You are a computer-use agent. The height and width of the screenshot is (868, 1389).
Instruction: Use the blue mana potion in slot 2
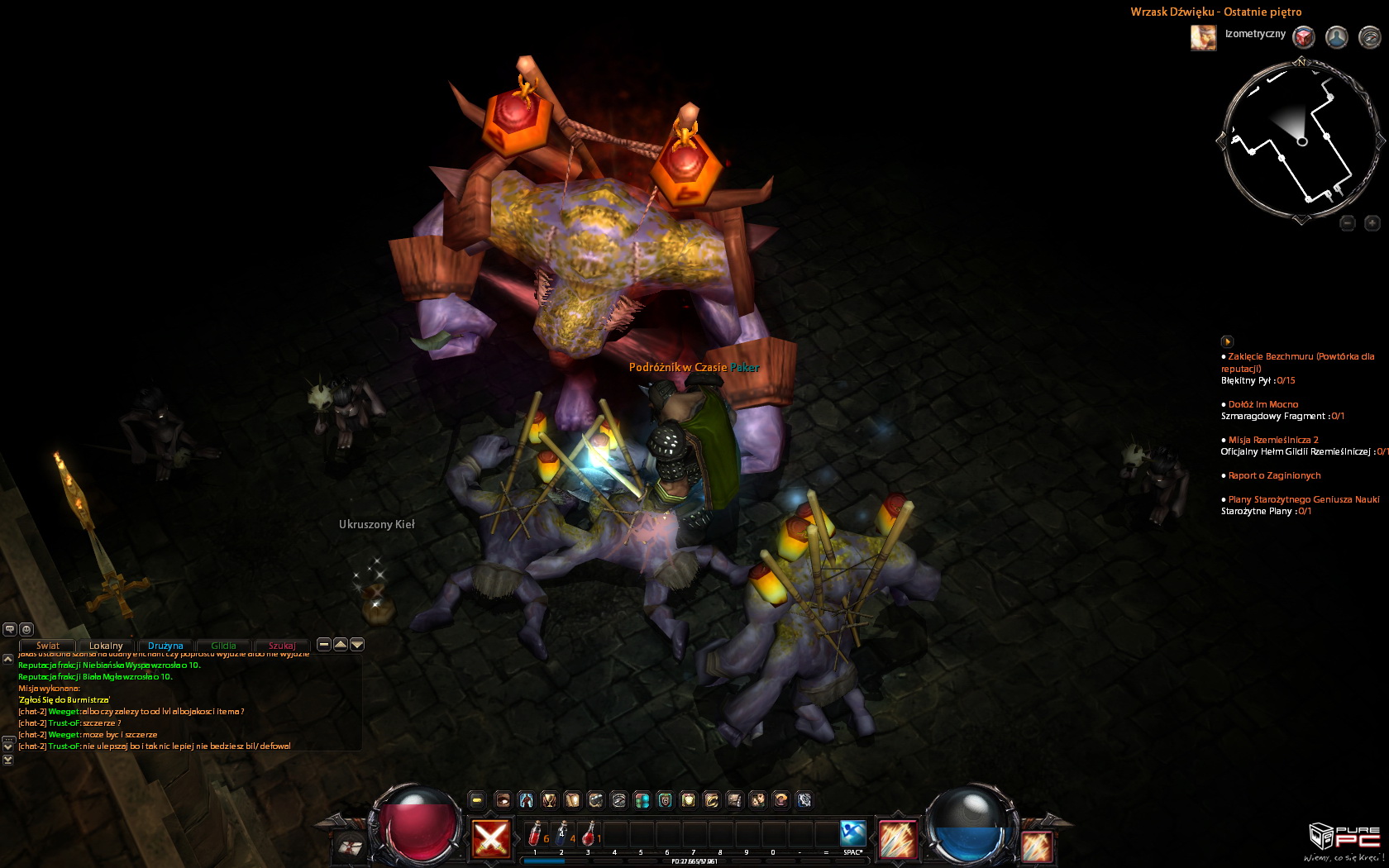point(562,832)
